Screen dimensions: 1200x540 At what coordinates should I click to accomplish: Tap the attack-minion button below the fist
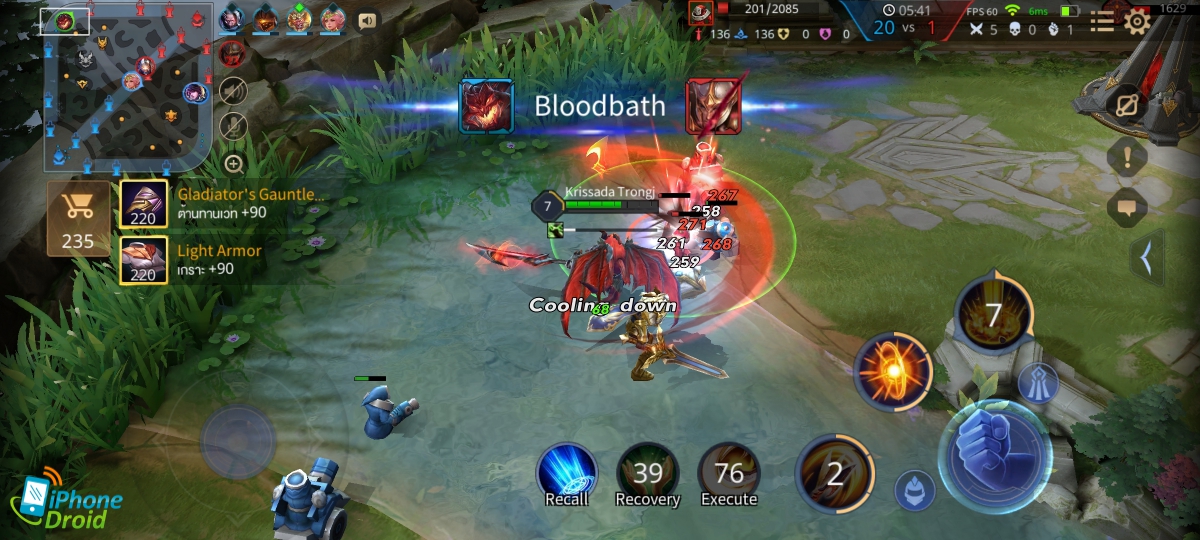[x=913, y=490]
